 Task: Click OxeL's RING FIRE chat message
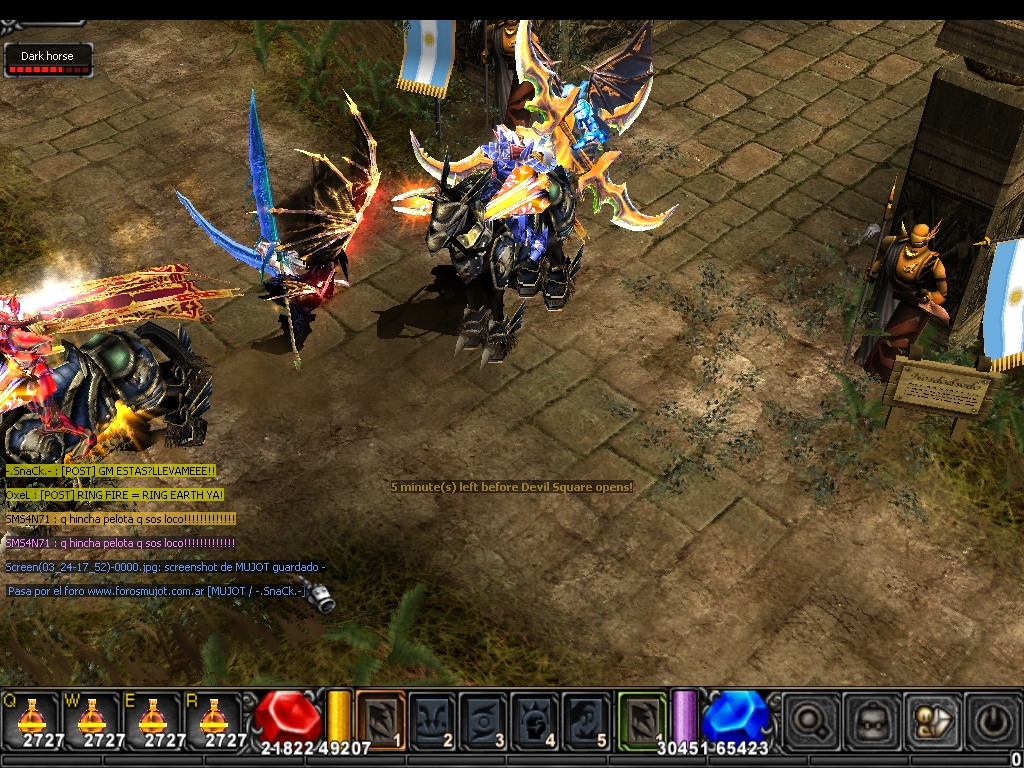(114, 495)
